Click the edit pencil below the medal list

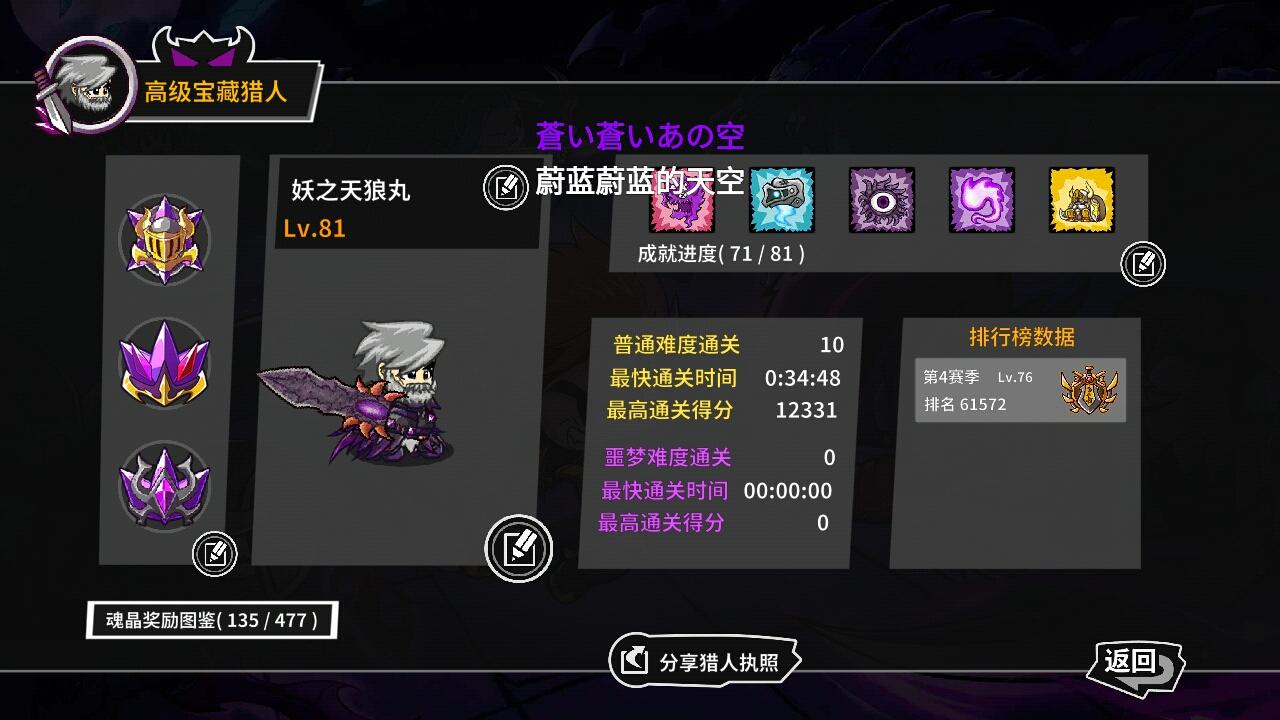point(213,553)
